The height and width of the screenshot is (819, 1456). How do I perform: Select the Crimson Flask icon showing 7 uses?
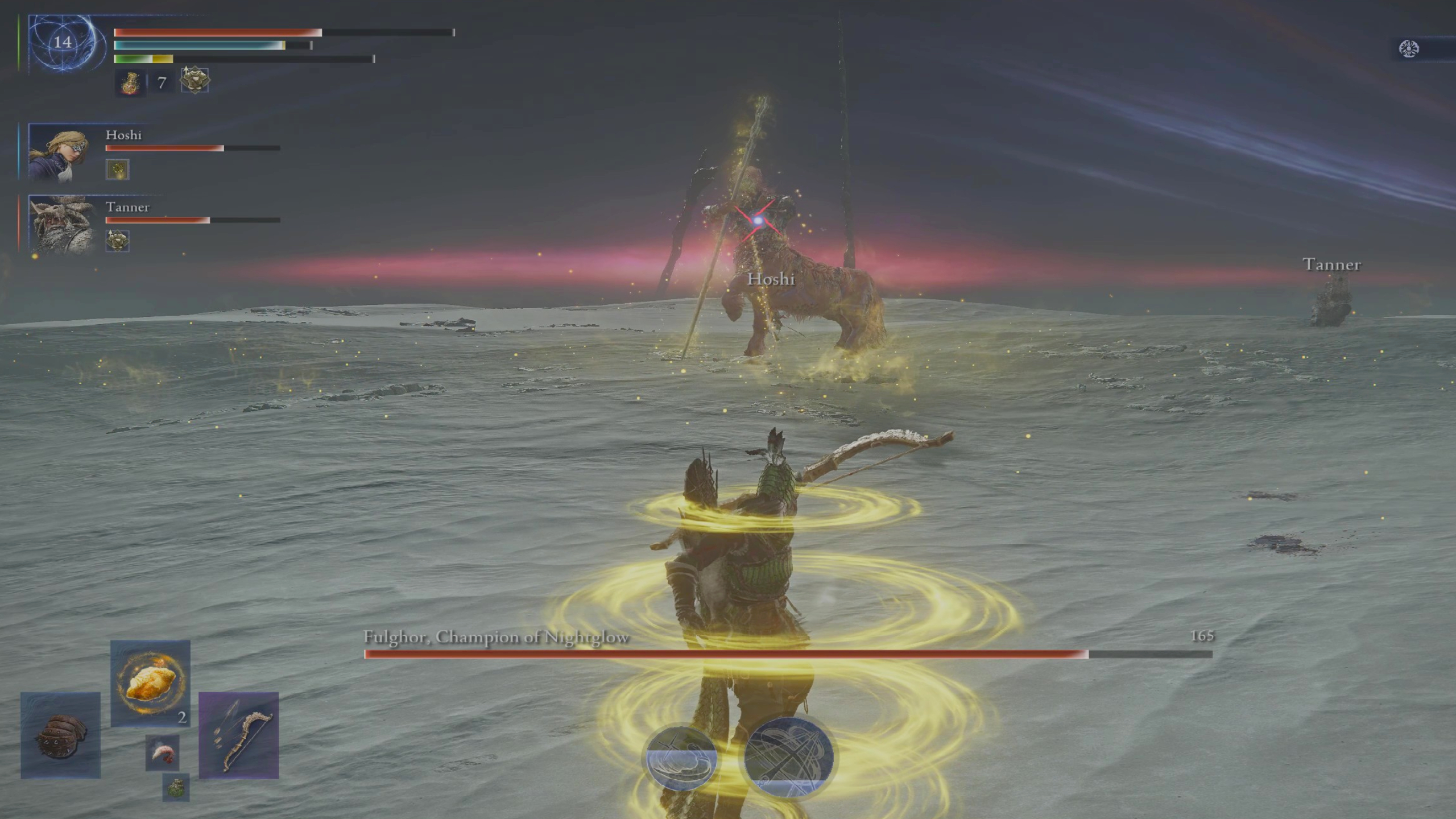[131, 82]
